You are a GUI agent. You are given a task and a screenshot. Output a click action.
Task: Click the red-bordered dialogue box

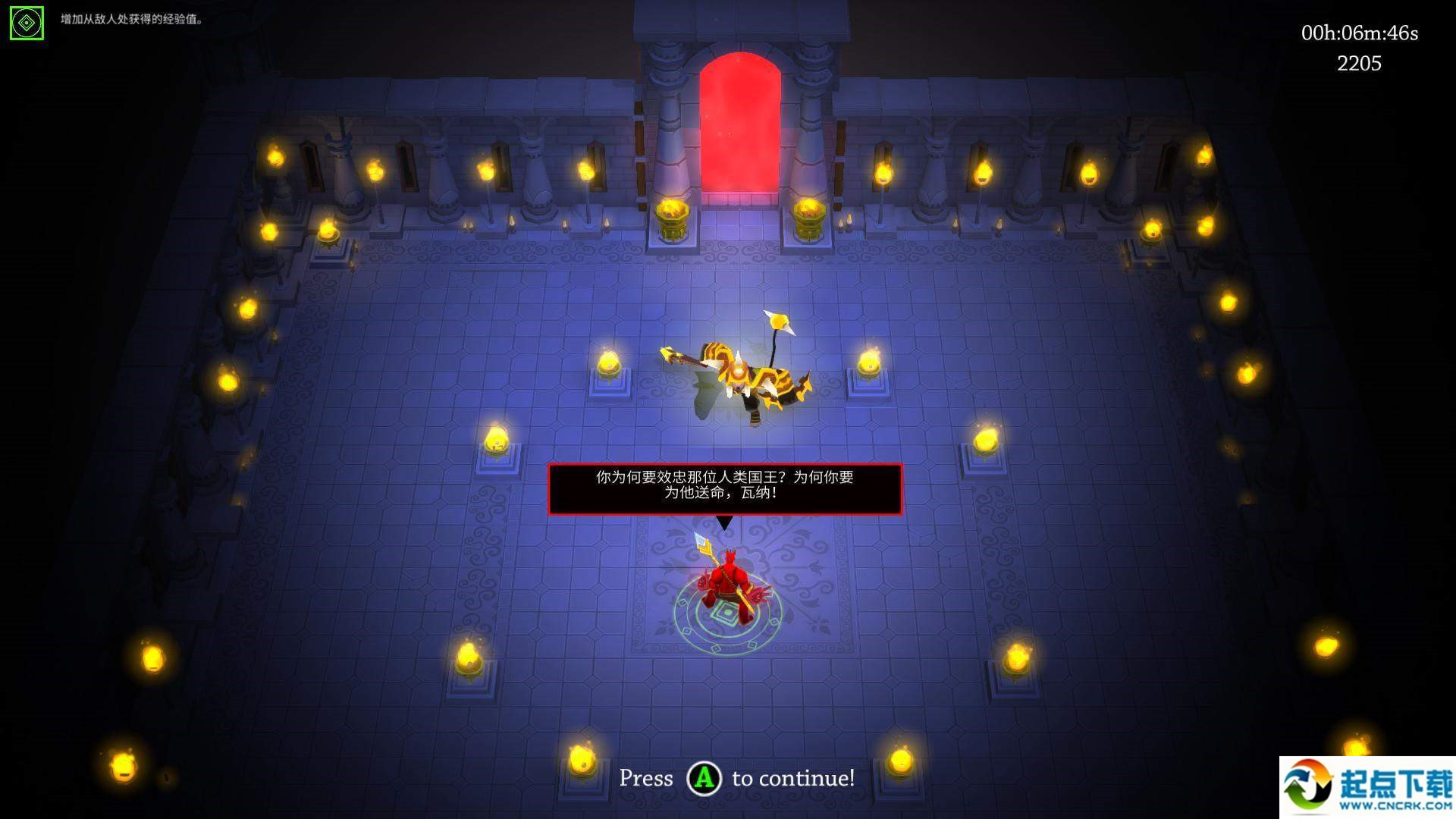point(724,488)
